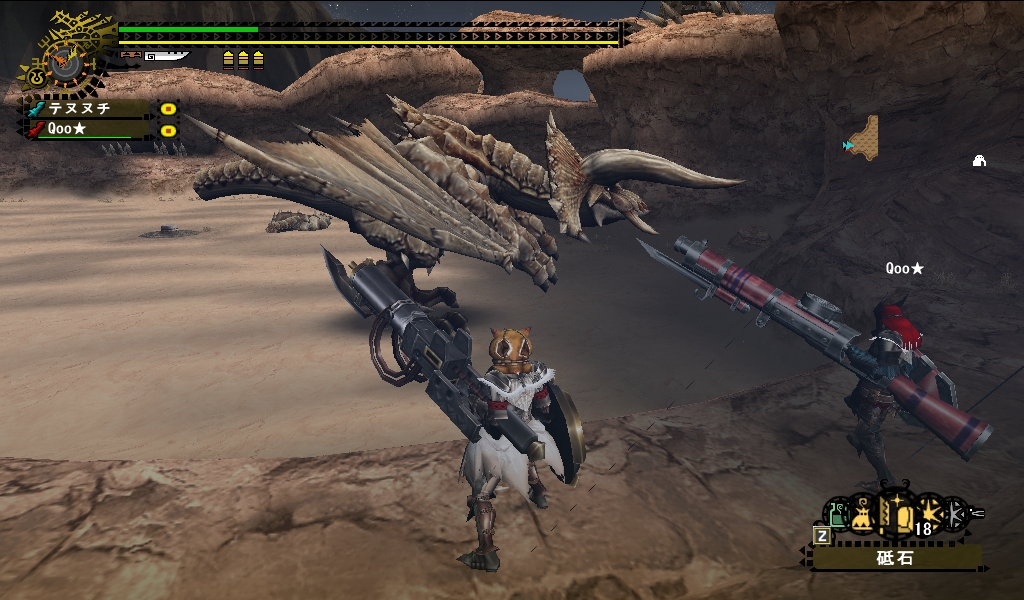Select the yellow smoke bomb item icon
1024x600 pixels.
(x=863, y=516)
